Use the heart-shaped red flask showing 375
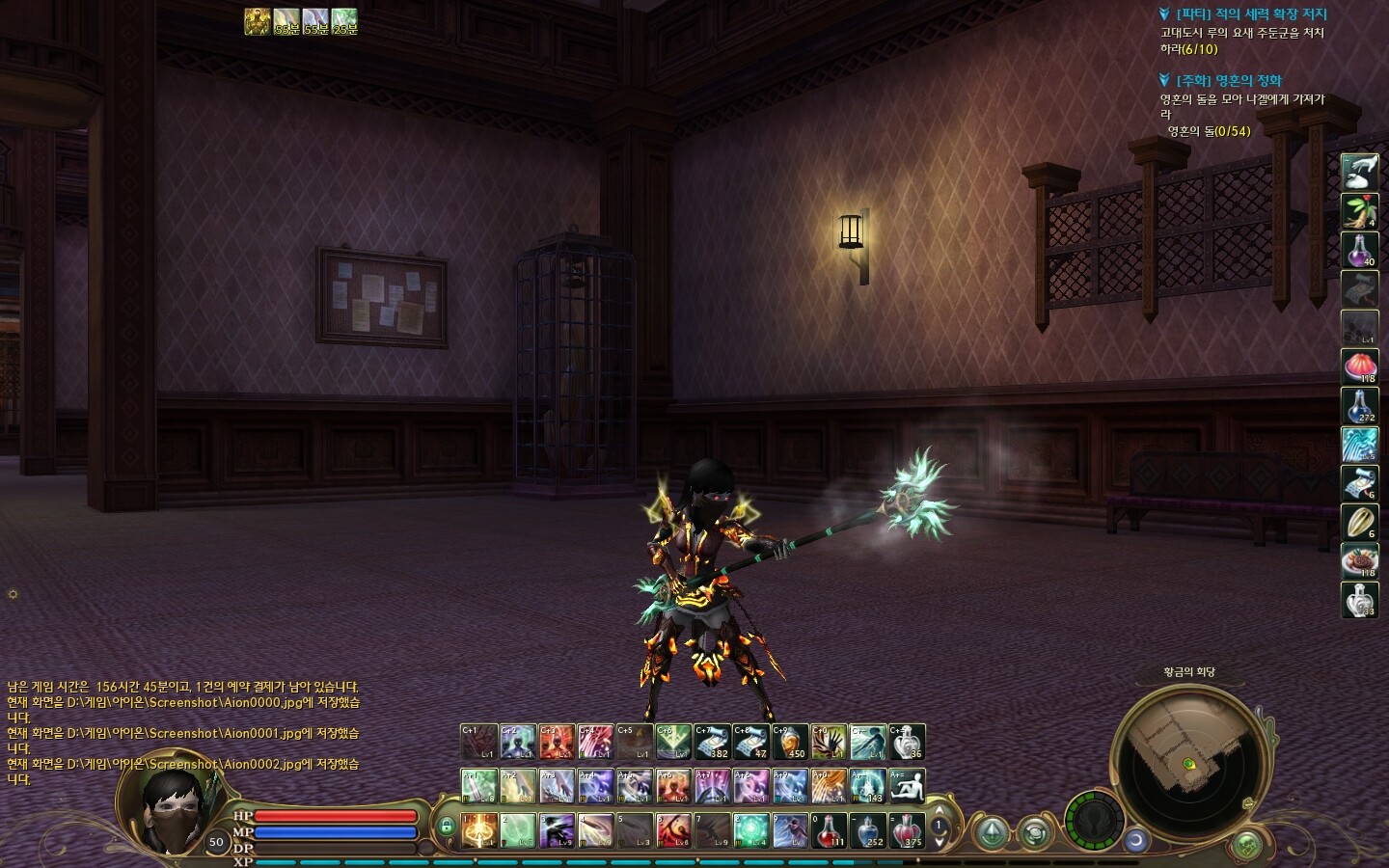Image resolution: width=1389 pixels, height=868 pixels. (907, 830)
